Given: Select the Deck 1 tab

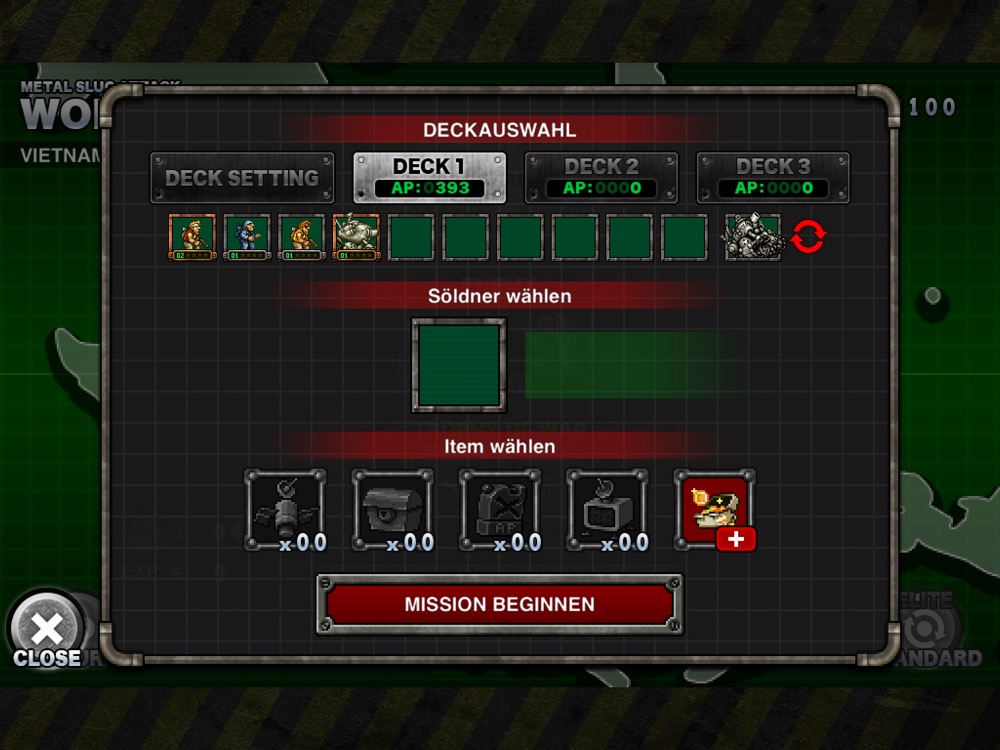Looking at the screenshot, I should pos(430,177).
